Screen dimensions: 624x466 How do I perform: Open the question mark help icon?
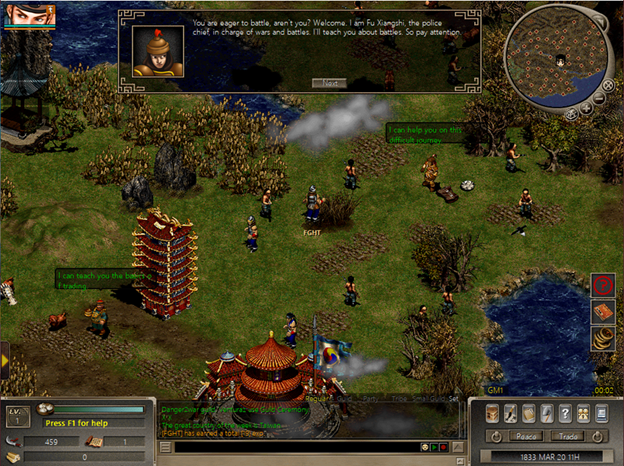(x=564, y=413)
